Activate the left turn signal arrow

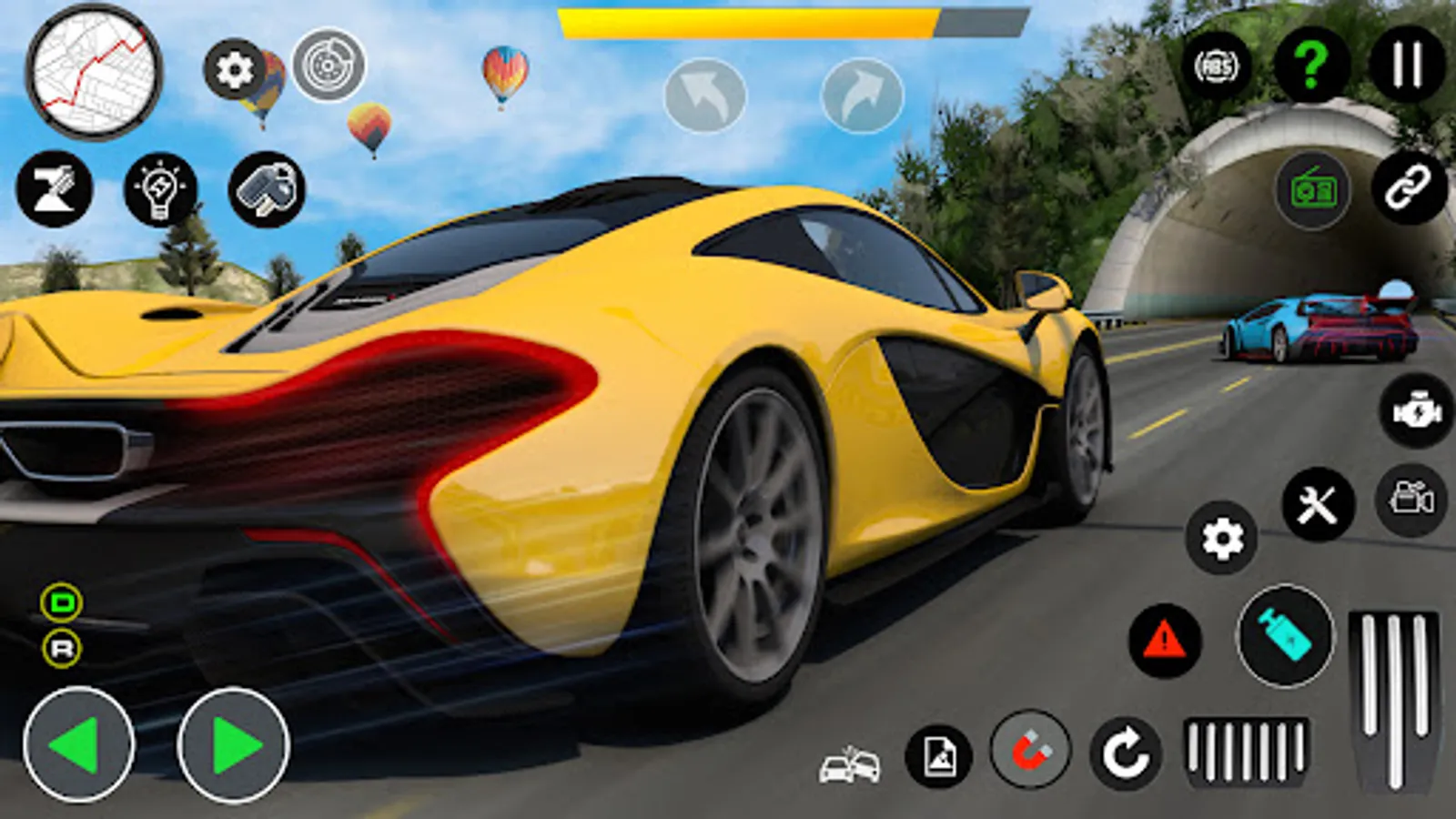(705, 96)
